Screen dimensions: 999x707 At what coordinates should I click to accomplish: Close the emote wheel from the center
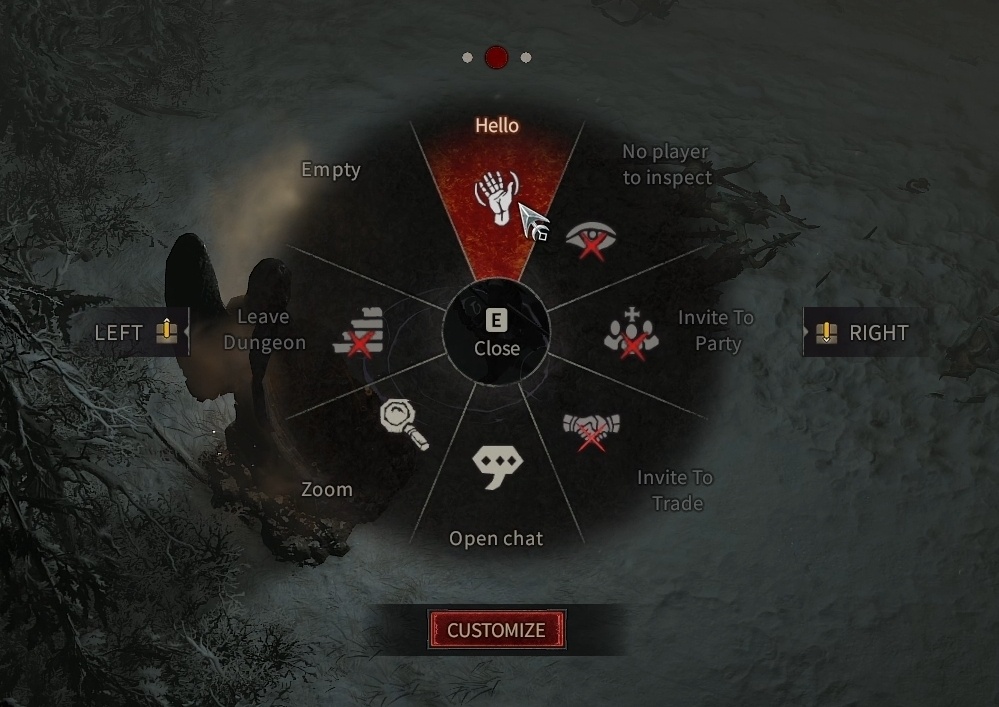[x=497, y=334]
